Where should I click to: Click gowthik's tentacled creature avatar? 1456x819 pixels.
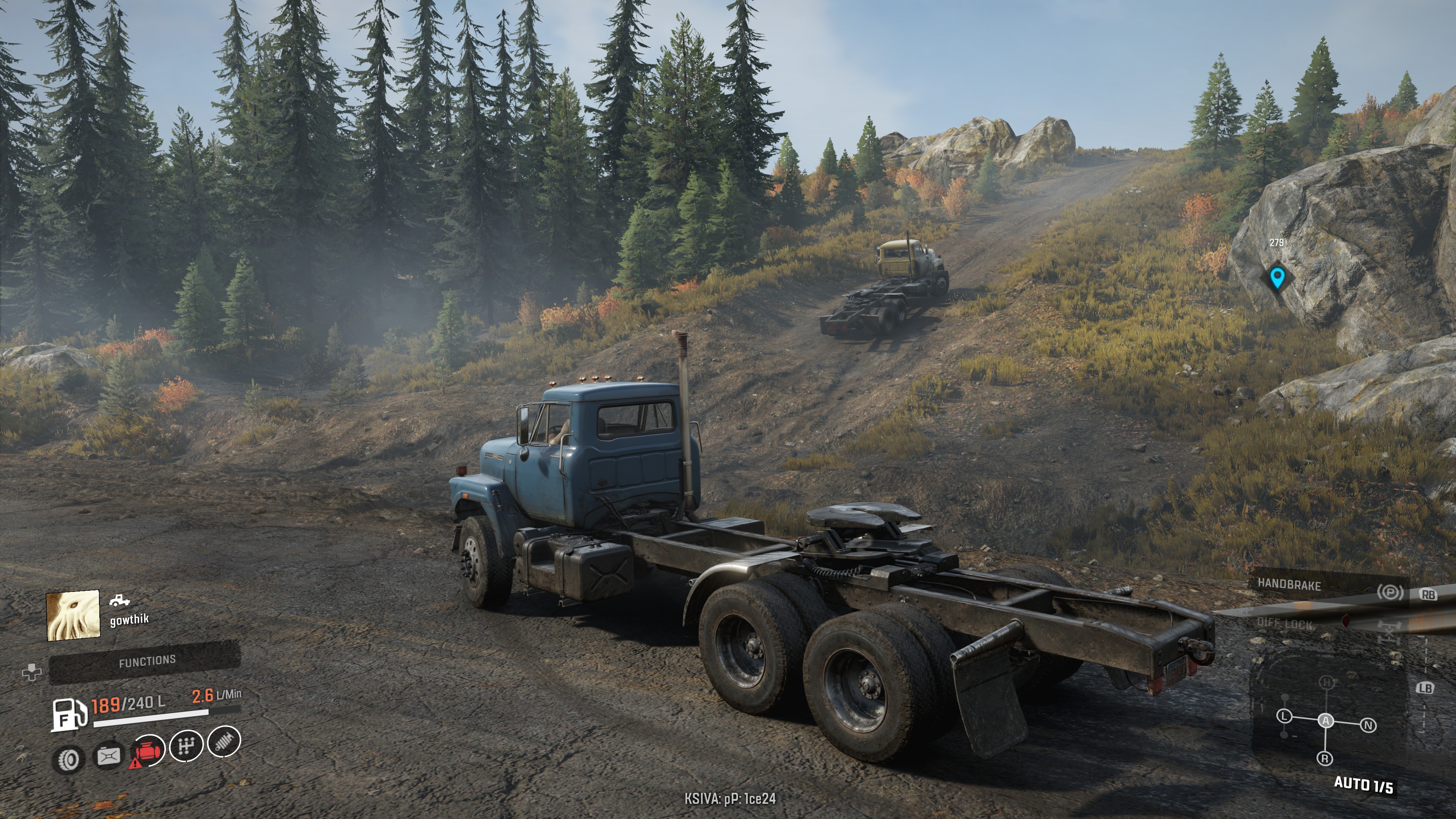click(73, 615)
